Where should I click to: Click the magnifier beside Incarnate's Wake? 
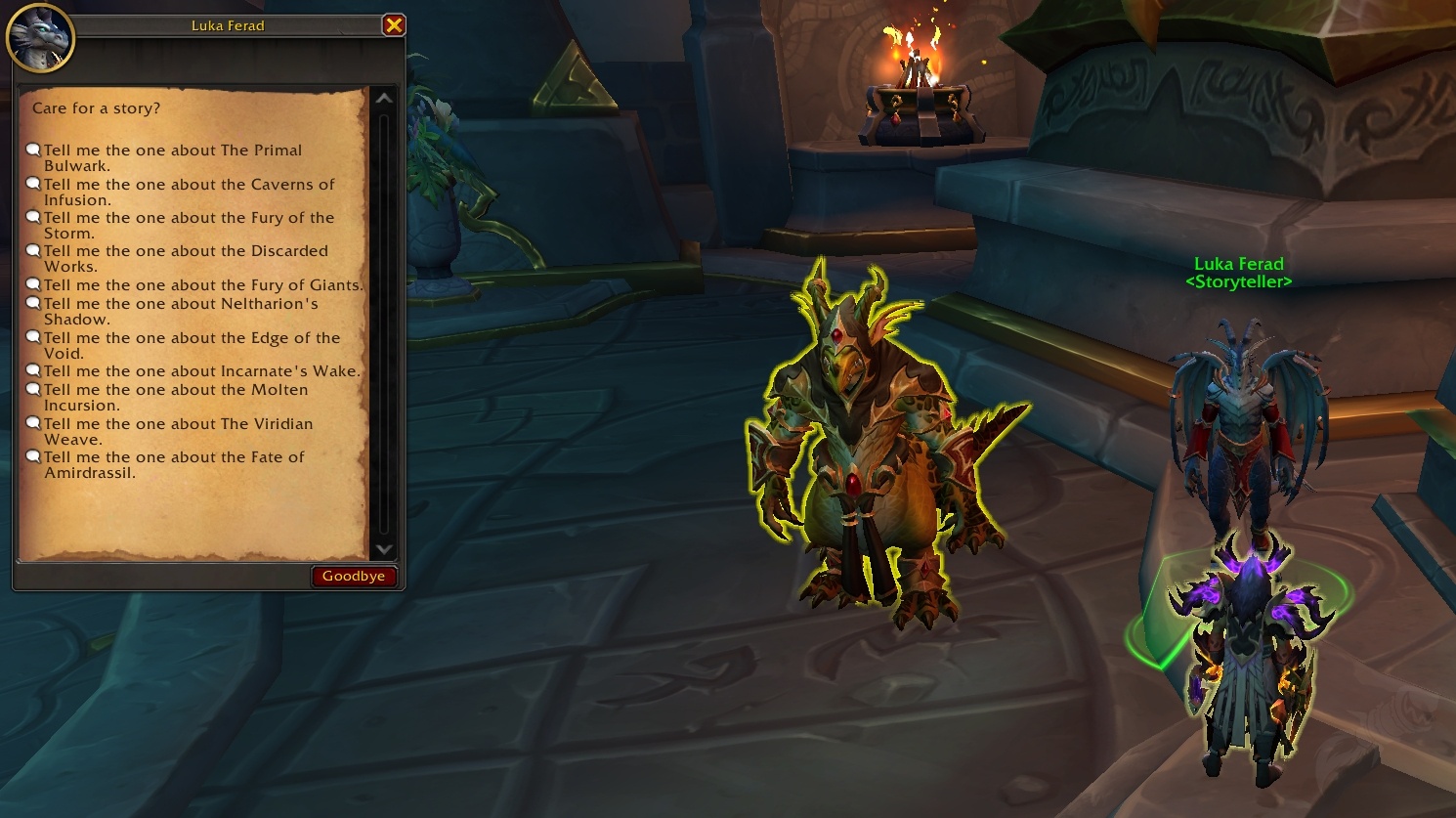34,369
